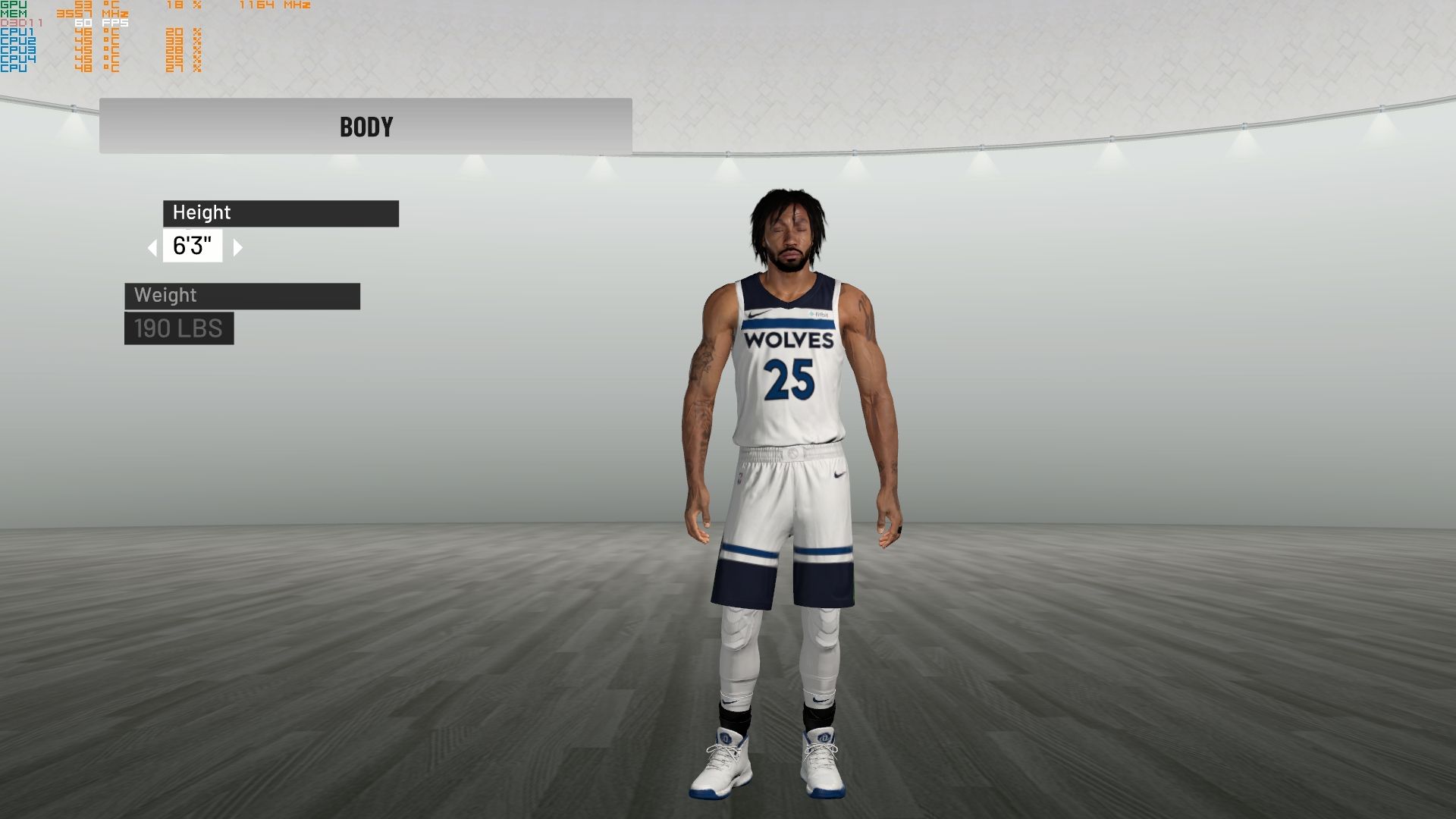The height and width of the screenshot is (819, 1456).
Task: Increase height with the right arrow
Action: [237, 247]
